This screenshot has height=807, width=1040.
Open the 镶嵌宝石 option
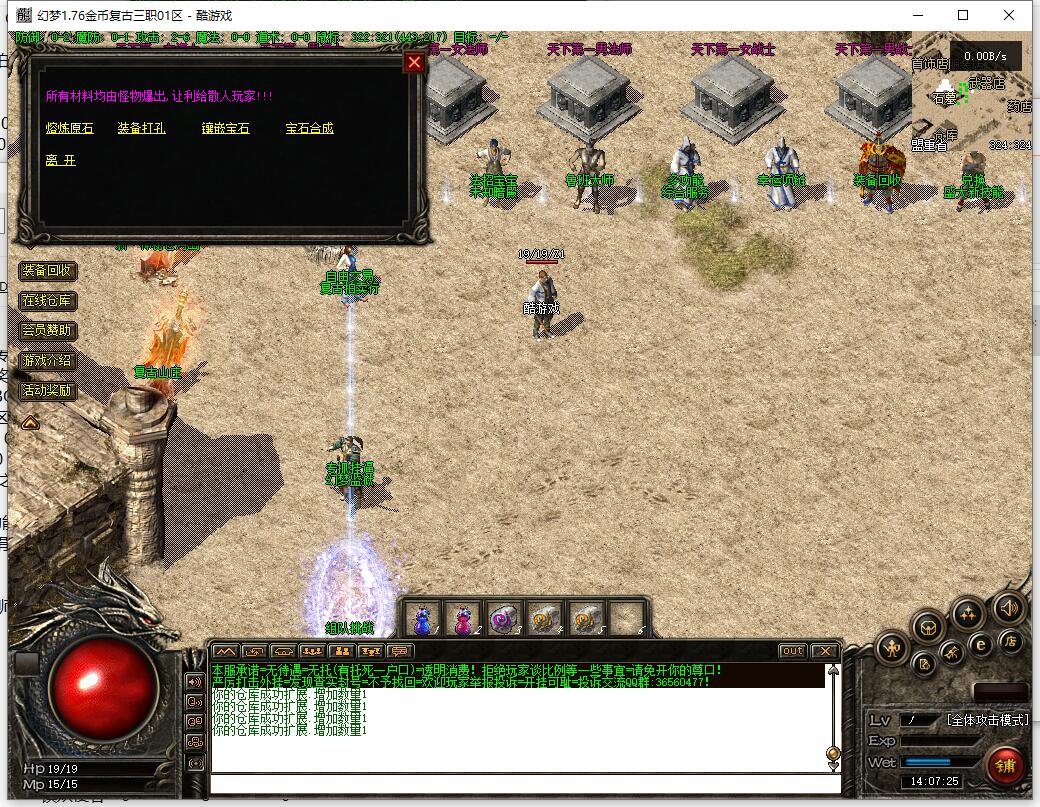click(x=225, y=128)
